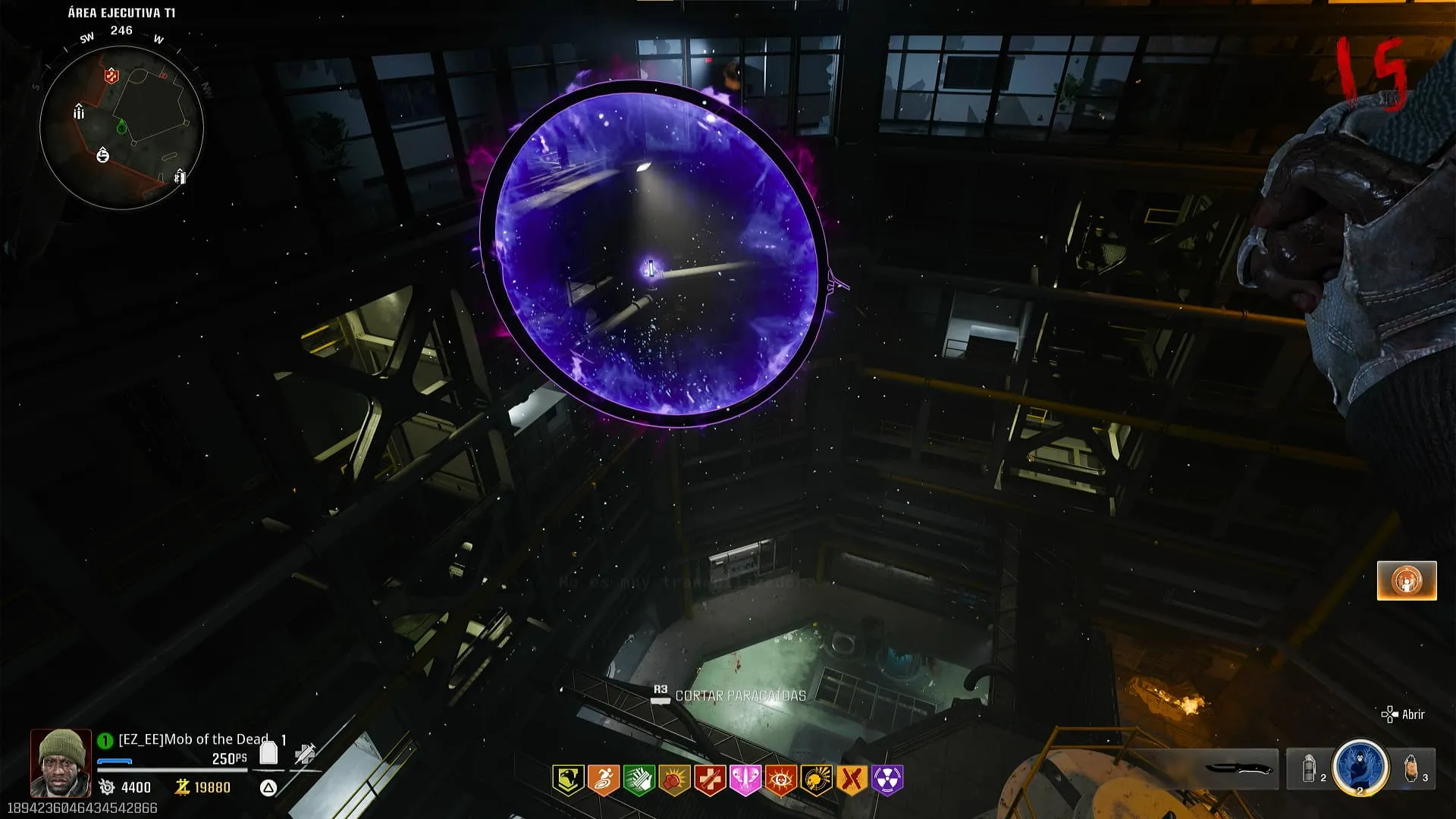The image size is (1456, 819).
Task: Select the pink skulls Elemental Pop perk
Action: click(x=745, y=780)
